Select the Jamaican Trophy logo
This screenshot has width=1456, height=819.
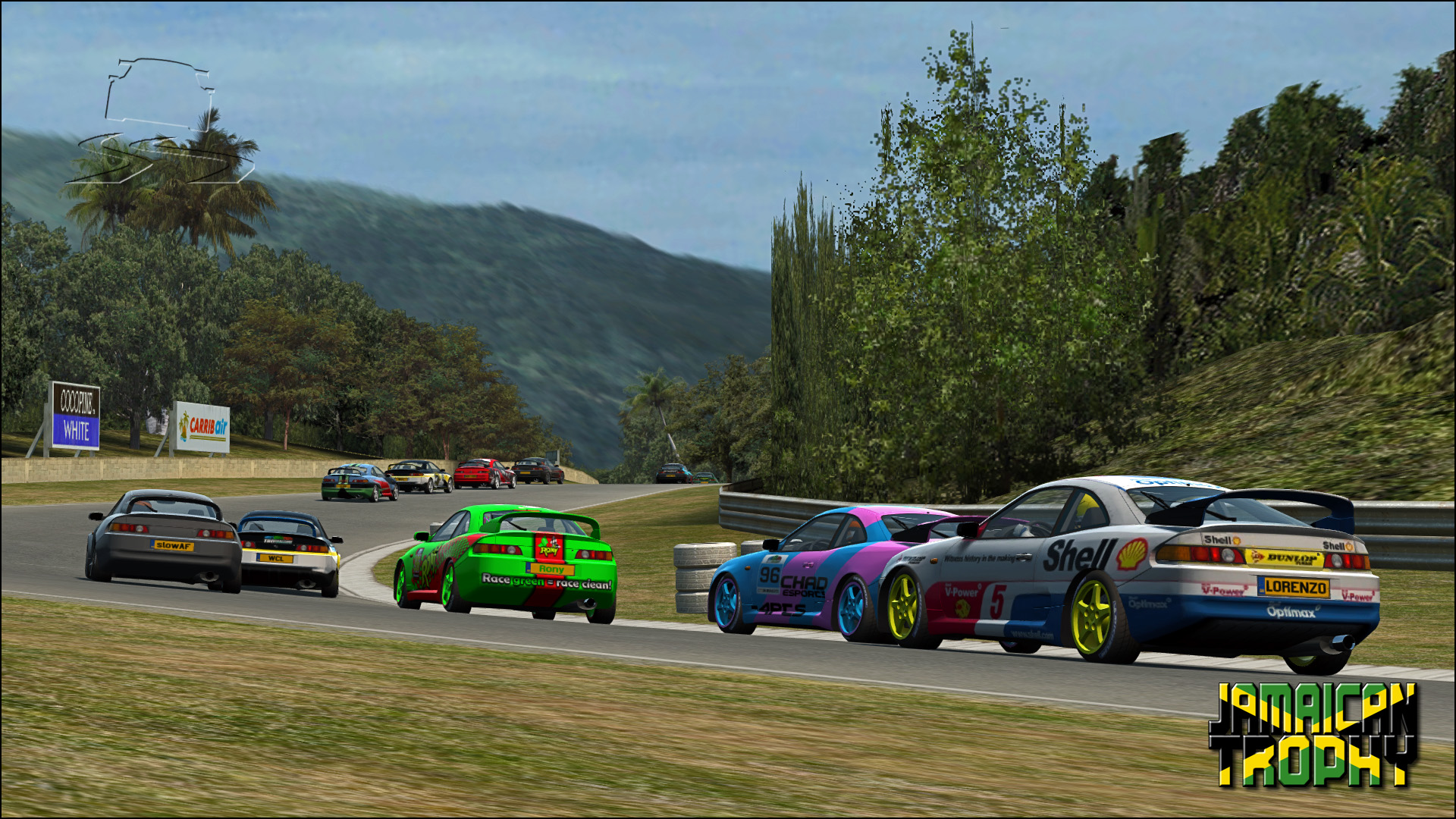point(1313,734)
